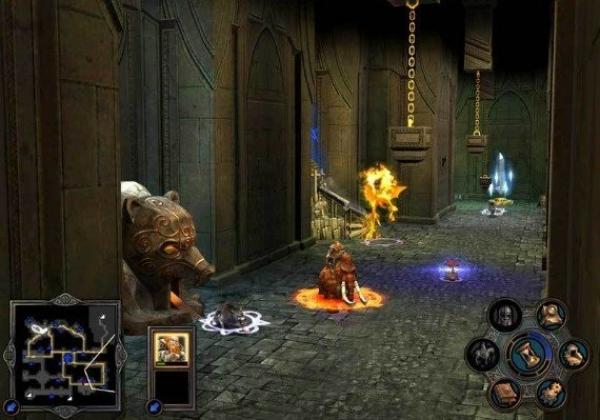600x420 pixels.
Task: Click the hourglass end turn button
Action: [x=529, y=354]
